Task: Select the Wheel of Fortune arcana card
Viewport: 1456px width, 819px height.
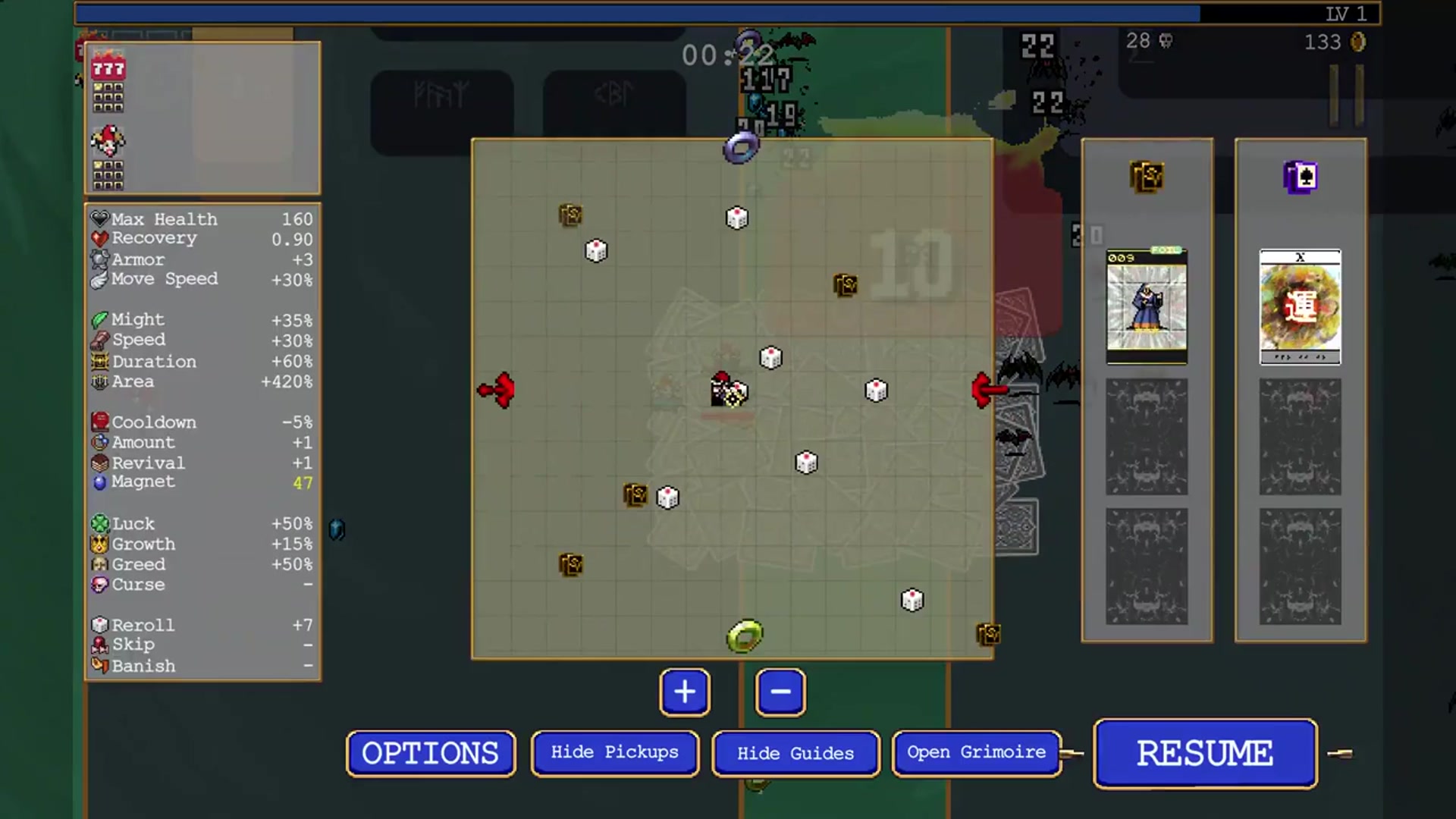Action: pos(1300,306)
